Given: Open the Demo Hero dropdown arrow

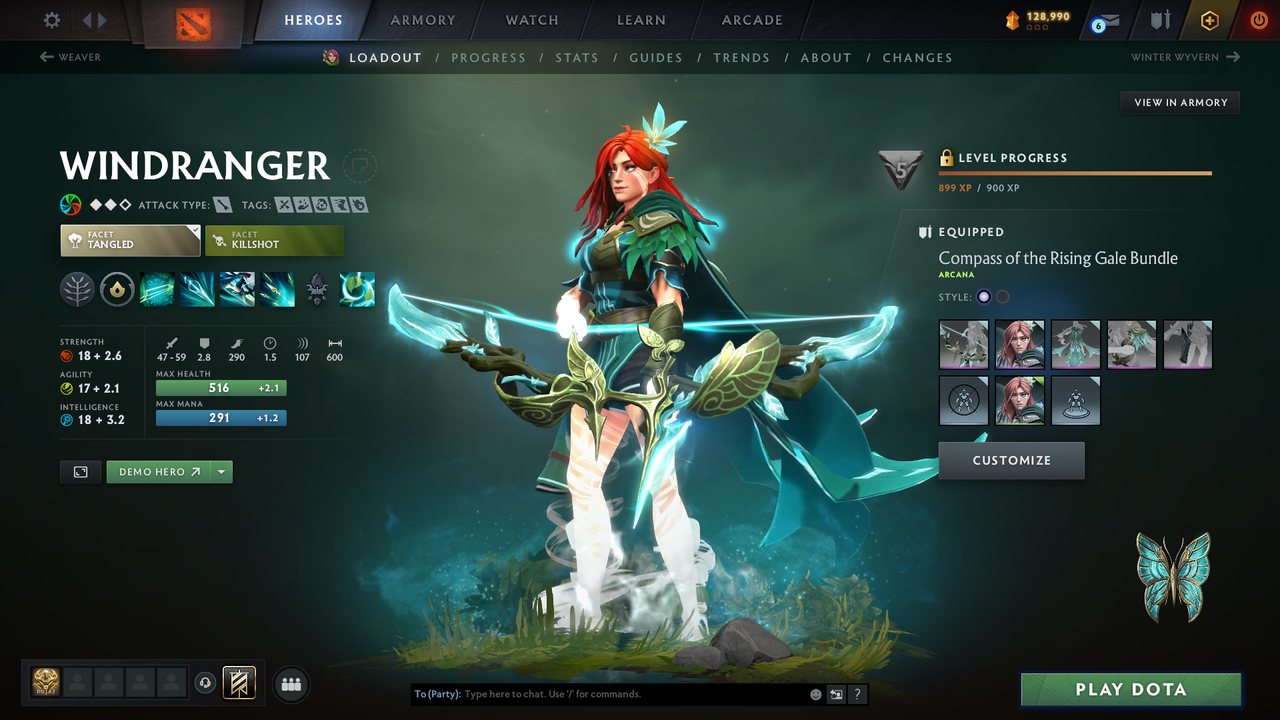Looking at the screenshot, I should click(222, 471).
